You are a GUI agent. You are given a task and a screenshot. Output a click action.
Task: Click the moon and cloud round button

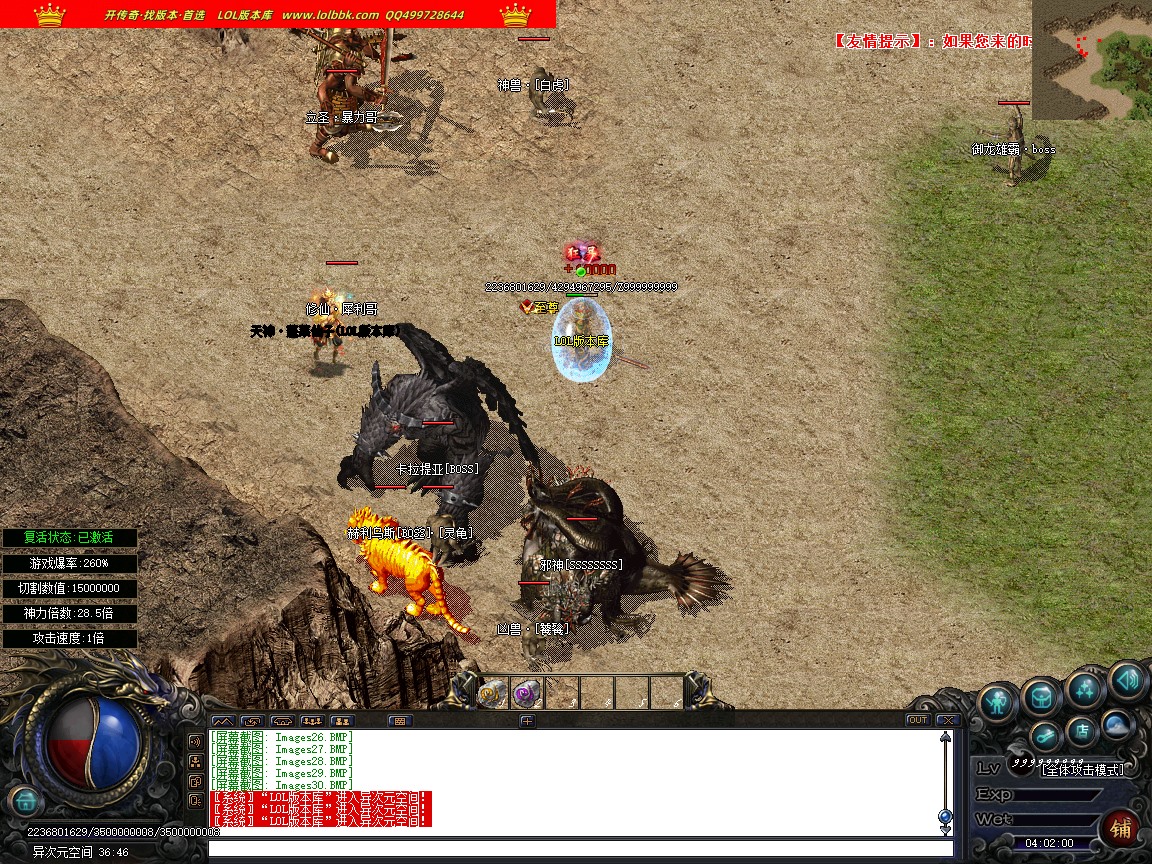pyautogui.click(x=1116, y=724)
